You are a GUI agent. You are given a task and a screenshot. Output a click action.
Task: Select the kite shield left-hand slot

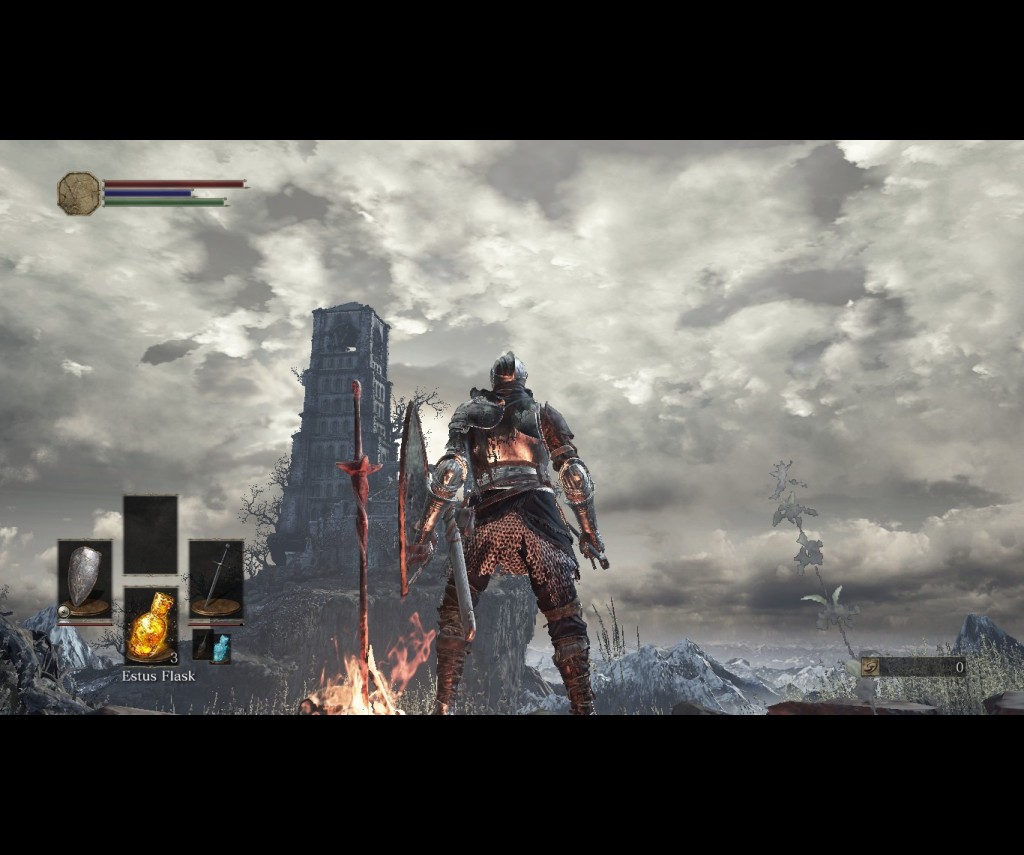84,579
